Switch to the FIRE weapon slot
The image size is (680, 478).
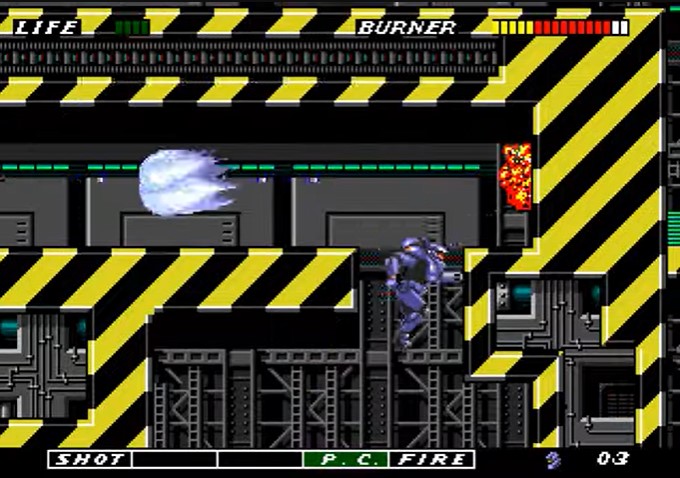[432, 459]
